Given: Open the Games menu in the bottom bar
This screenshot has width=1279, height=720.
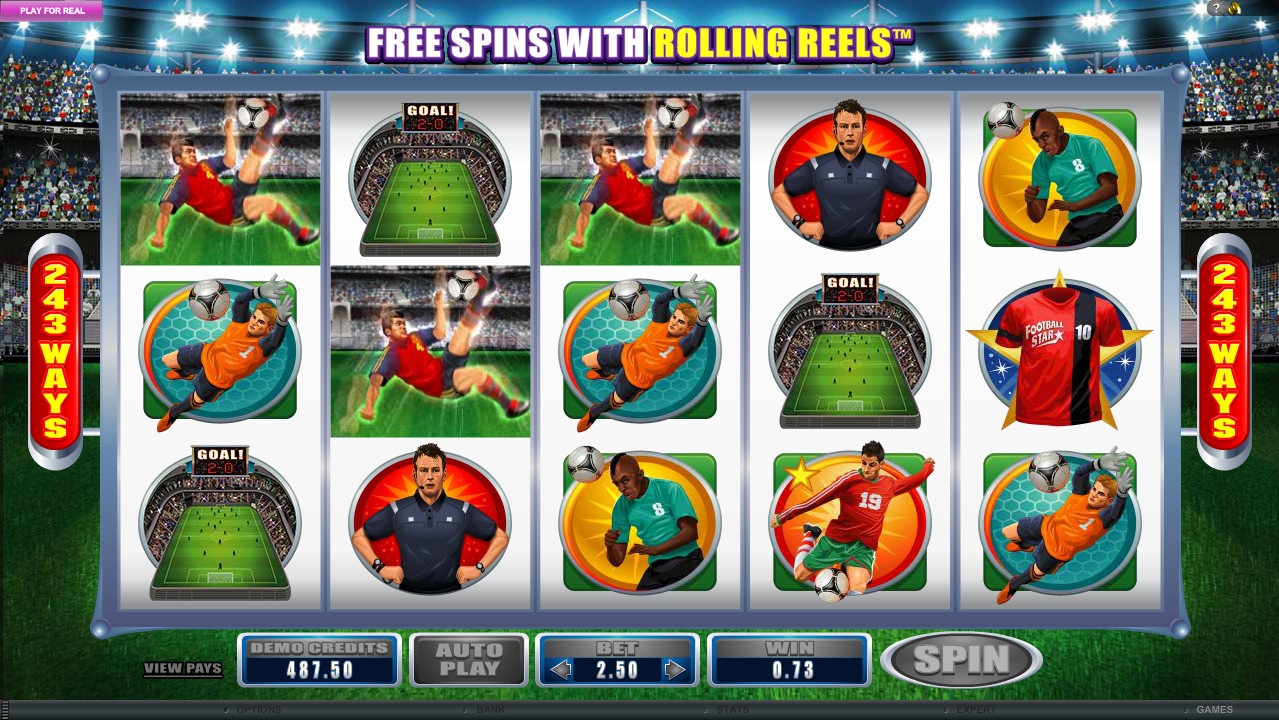Looking at the screenshot, I should [1214, 710].
